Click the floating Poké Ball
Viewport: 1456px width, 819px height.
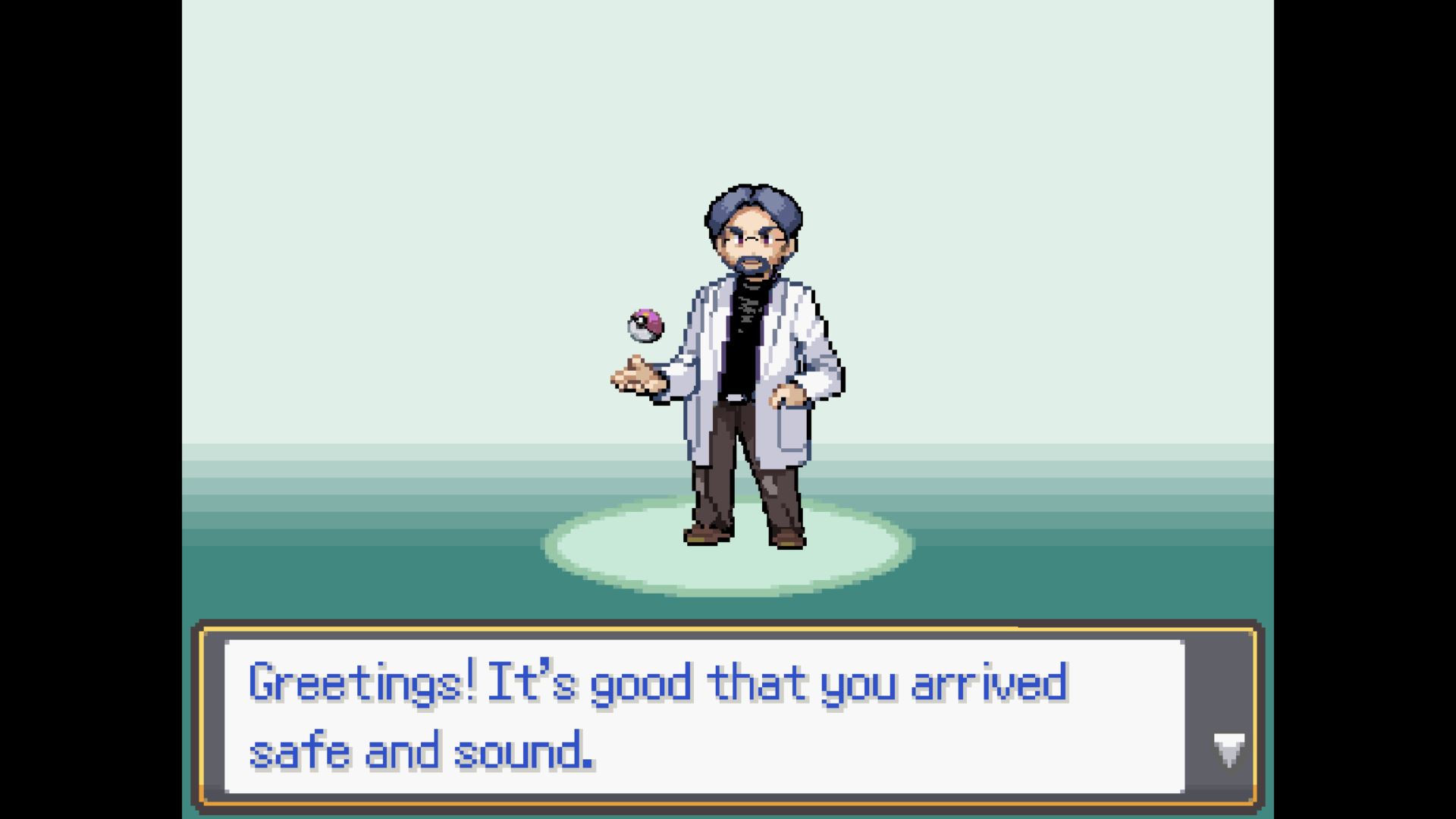coord(645,325)
